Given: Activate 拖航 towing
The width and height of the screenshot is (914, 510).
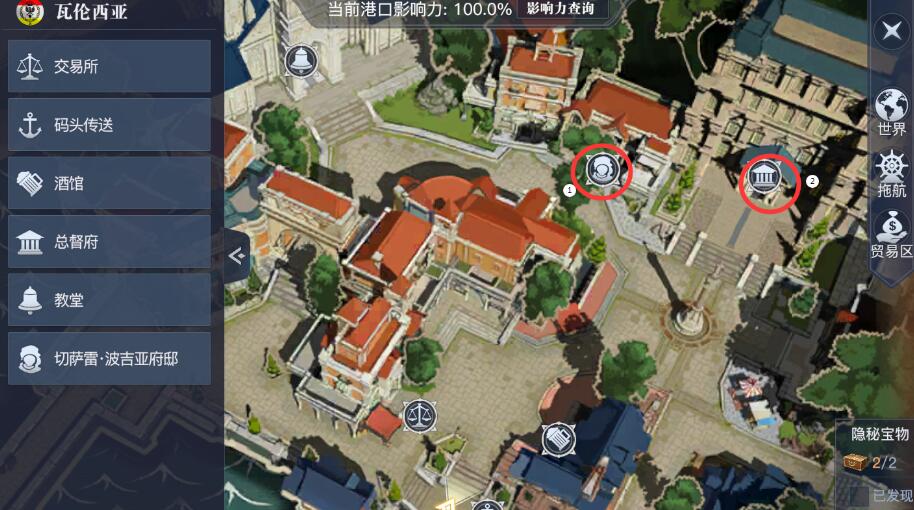Looking at the screenshot, I should (891, 174).
